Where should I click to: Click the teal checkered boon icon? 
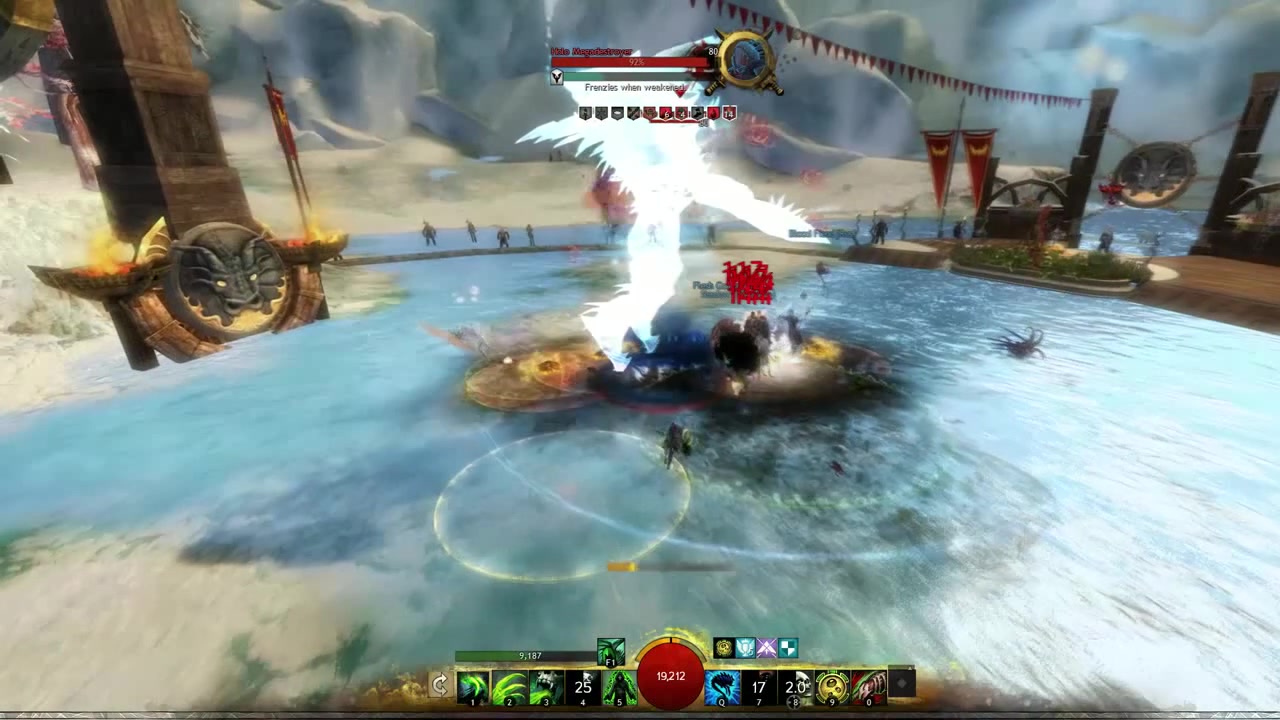click(x=786, y=647)
